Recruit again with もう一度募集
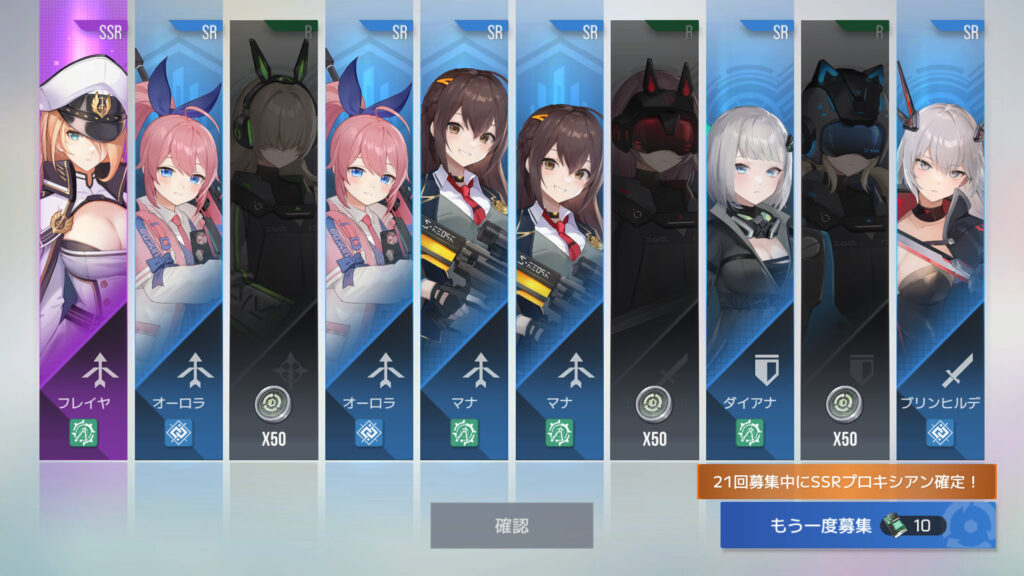This screenshot has width=1024, height=576. click(857, 525)
